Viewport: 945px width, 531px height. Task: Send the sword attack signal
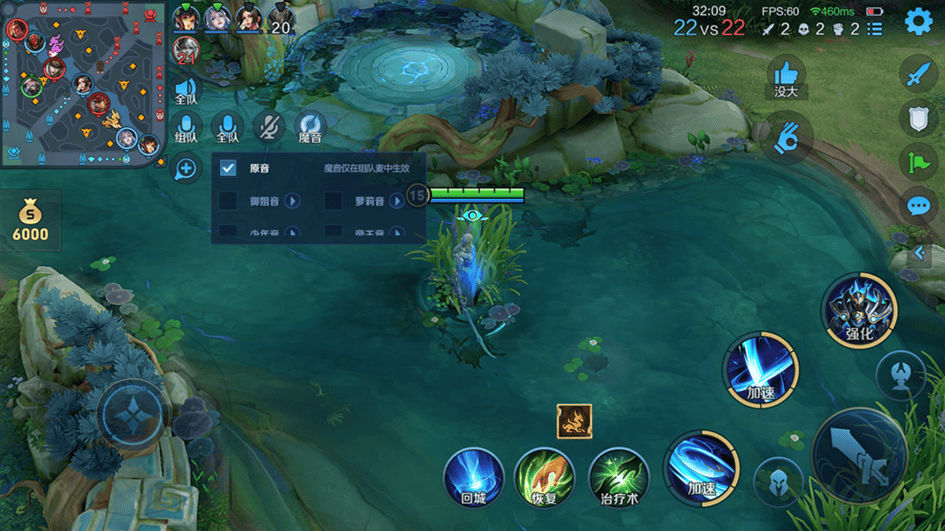click(x=918, y=74)
